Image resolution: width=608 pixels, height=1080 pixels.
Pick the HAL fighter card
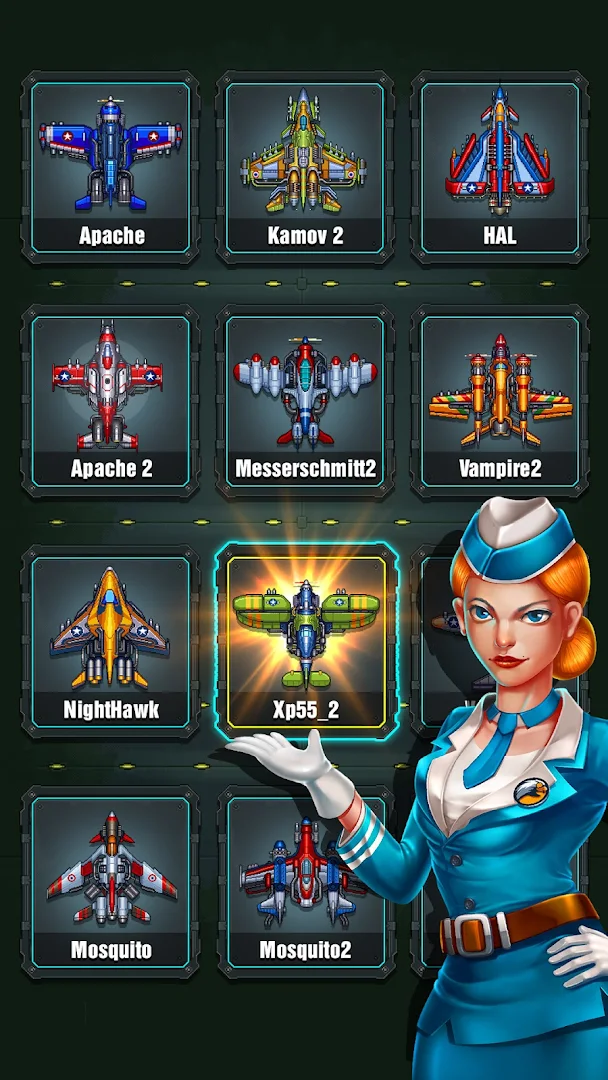click(499, 167)
